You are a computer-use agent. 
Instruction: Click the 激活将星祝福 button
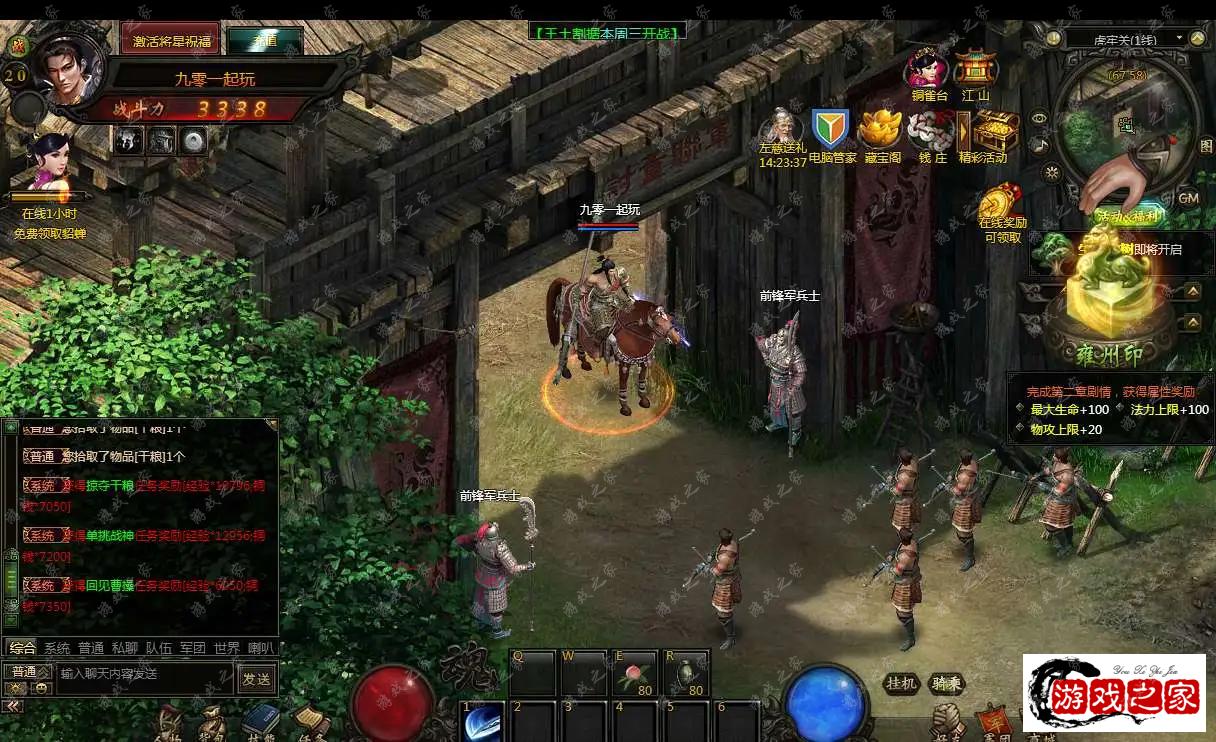point(170,39)
